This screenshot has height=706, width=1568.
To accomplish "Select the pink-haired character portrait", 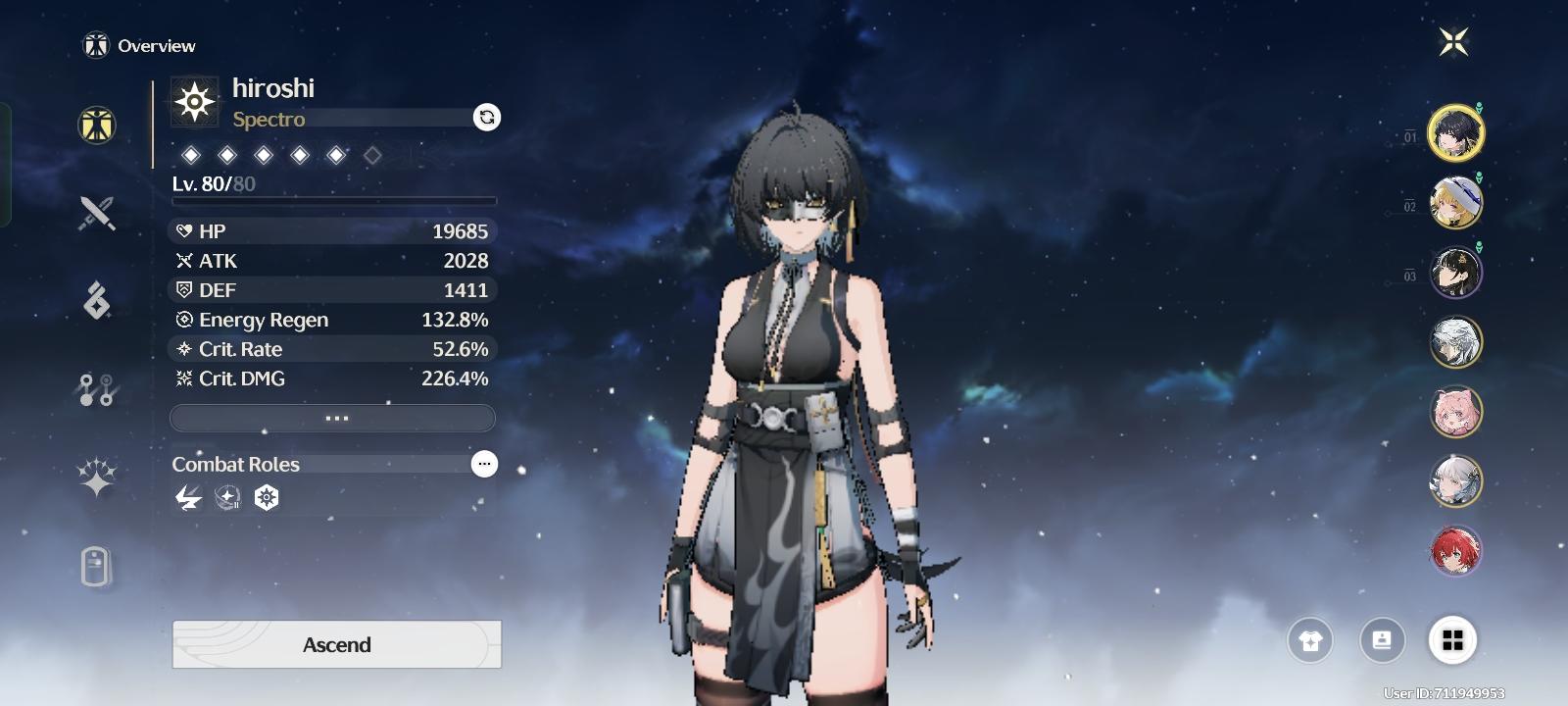I will click(1455, 412).
